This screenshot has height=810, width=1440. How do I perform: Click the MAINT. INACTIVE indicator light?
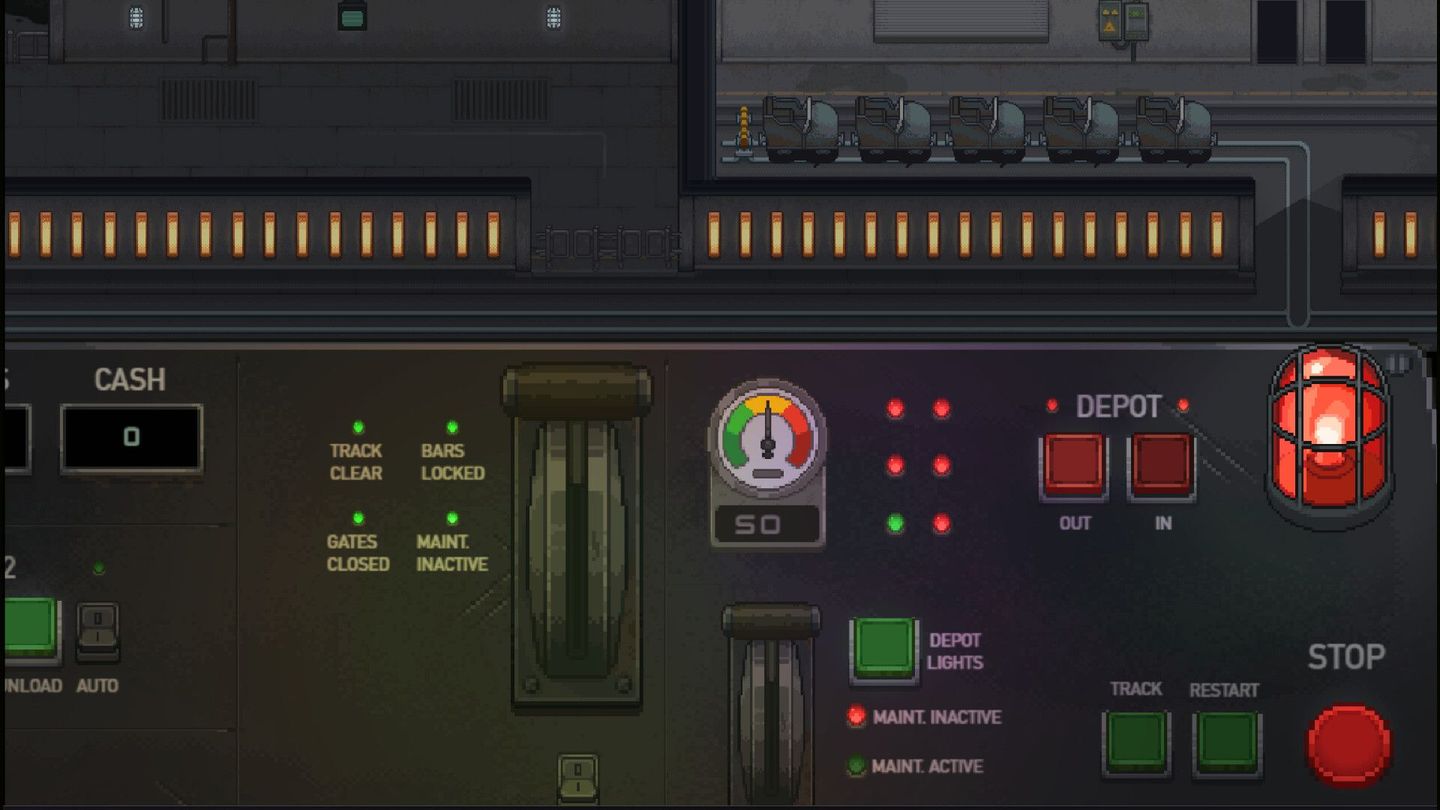point(453,519)
